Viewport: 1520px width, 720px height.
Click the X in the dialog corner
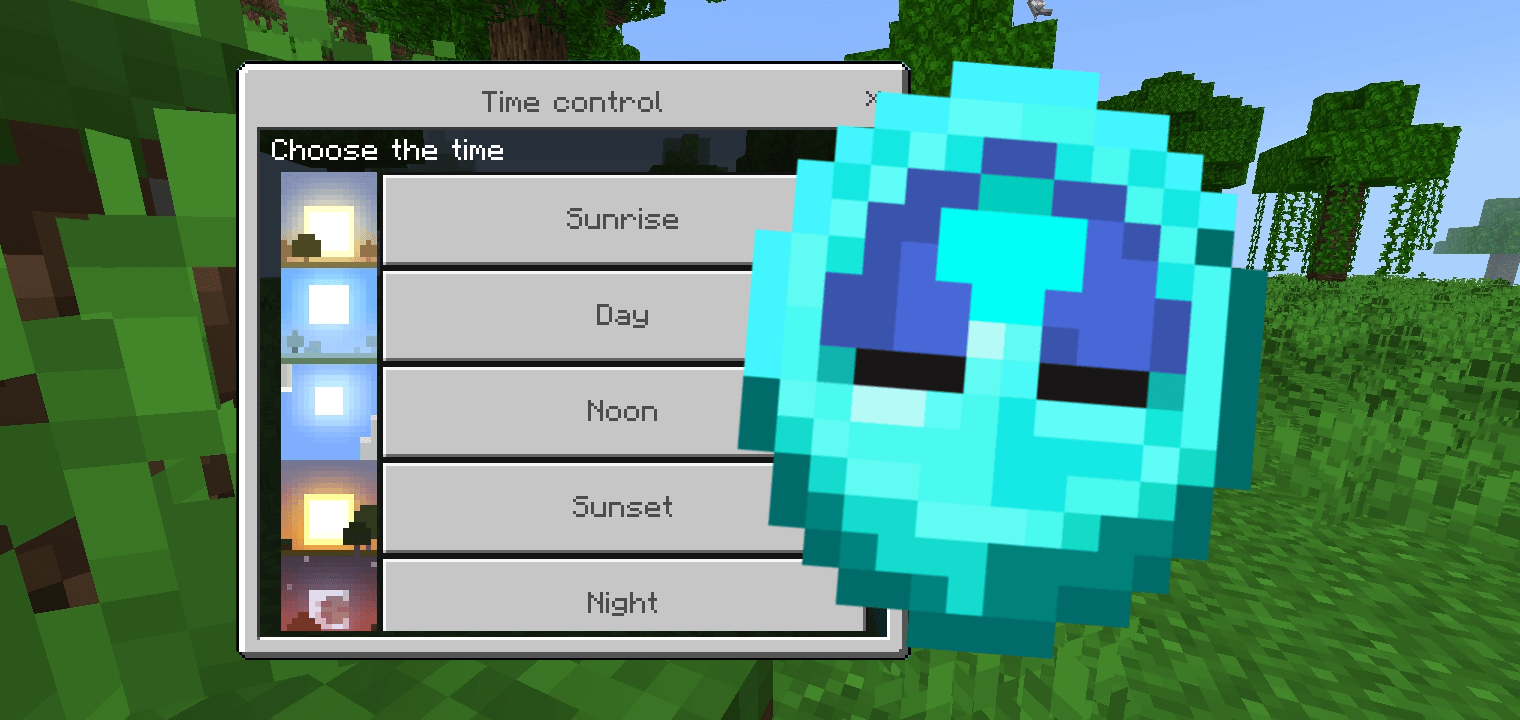click(872, 99)
